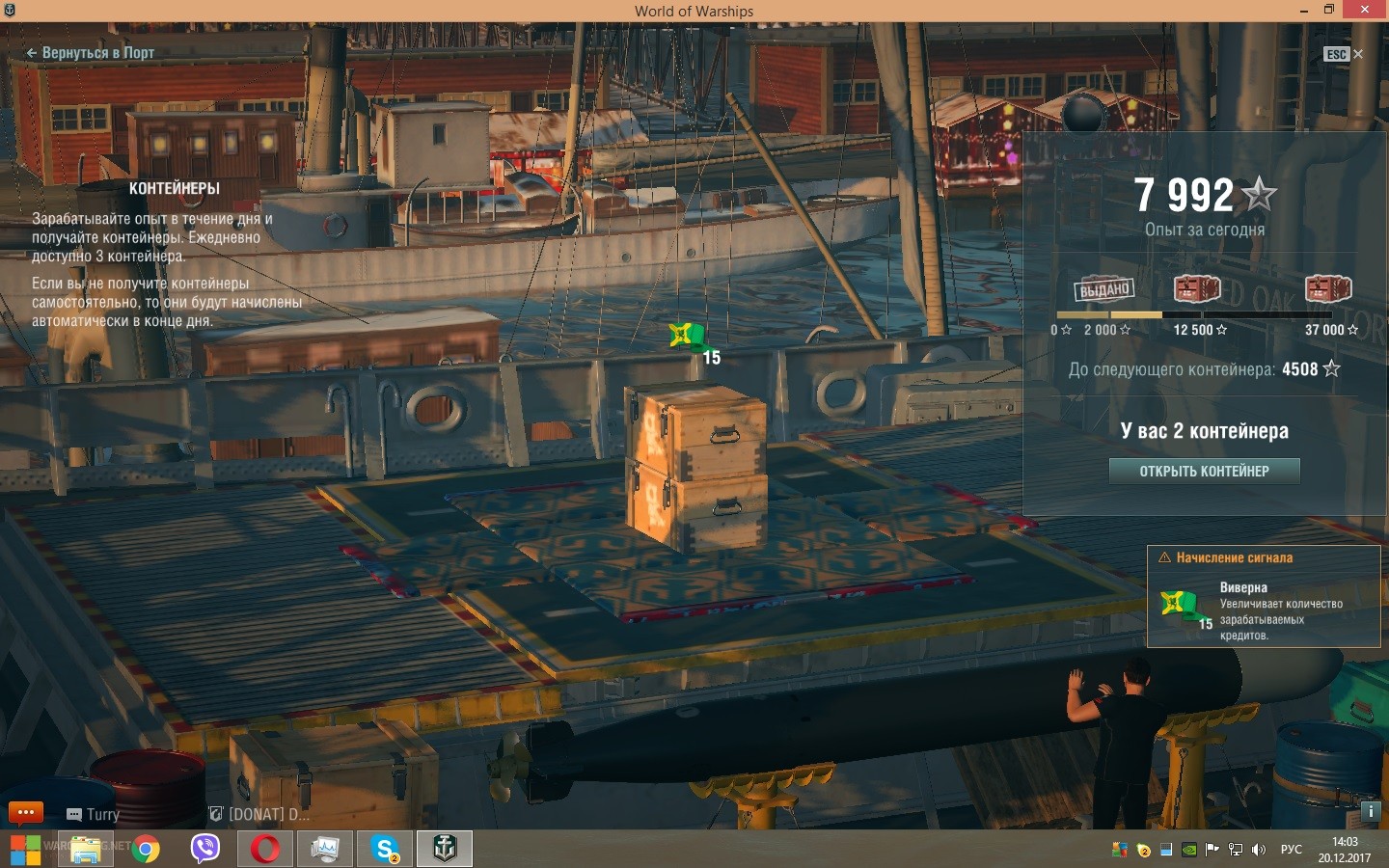Open the container
The width and height of the screenshot is (1389, 868).
(x=1204, y=472)
